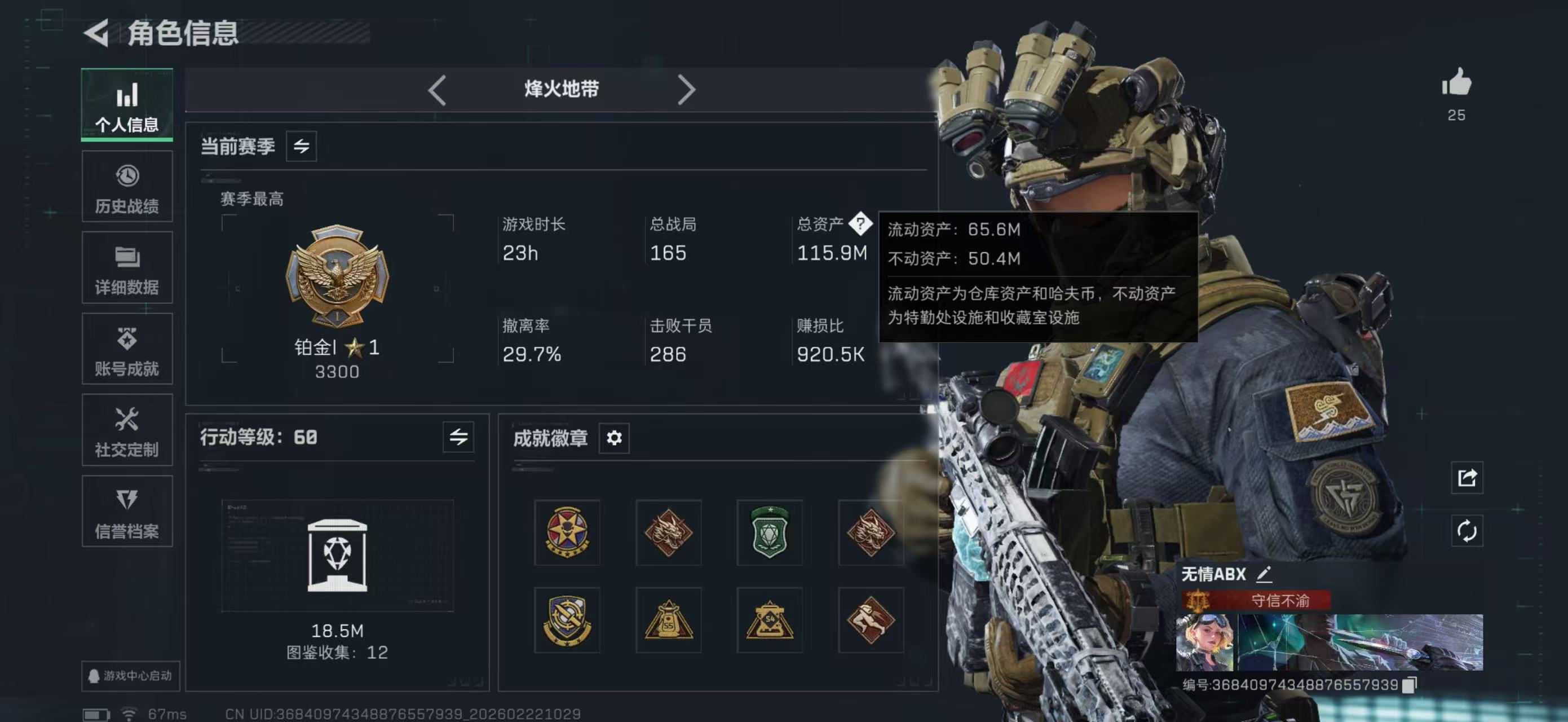Click the left arrow to switch game mode

pyautogui.click(x=437, y=89)
